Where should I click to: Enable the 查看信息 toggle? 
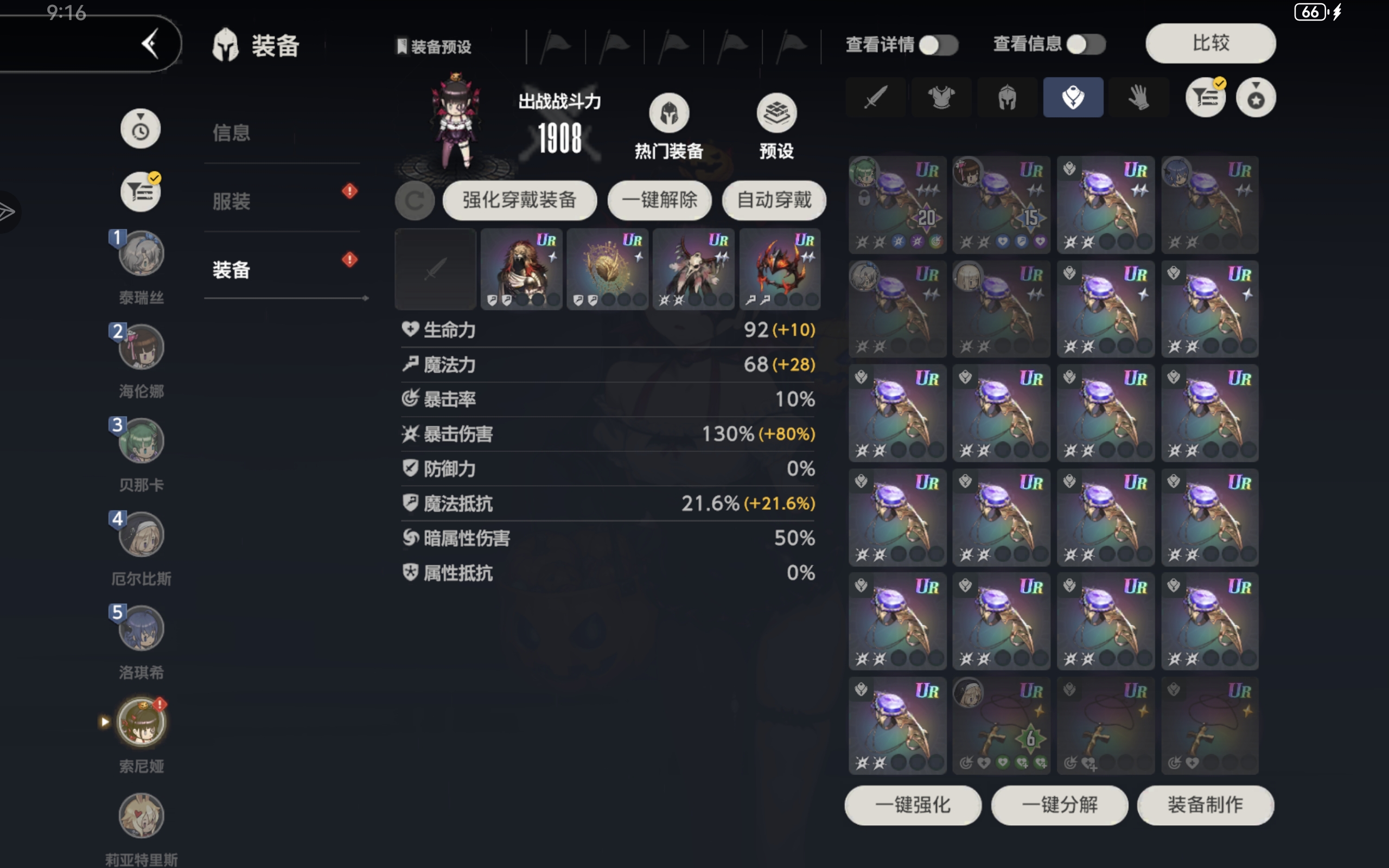pos(1087,44)
